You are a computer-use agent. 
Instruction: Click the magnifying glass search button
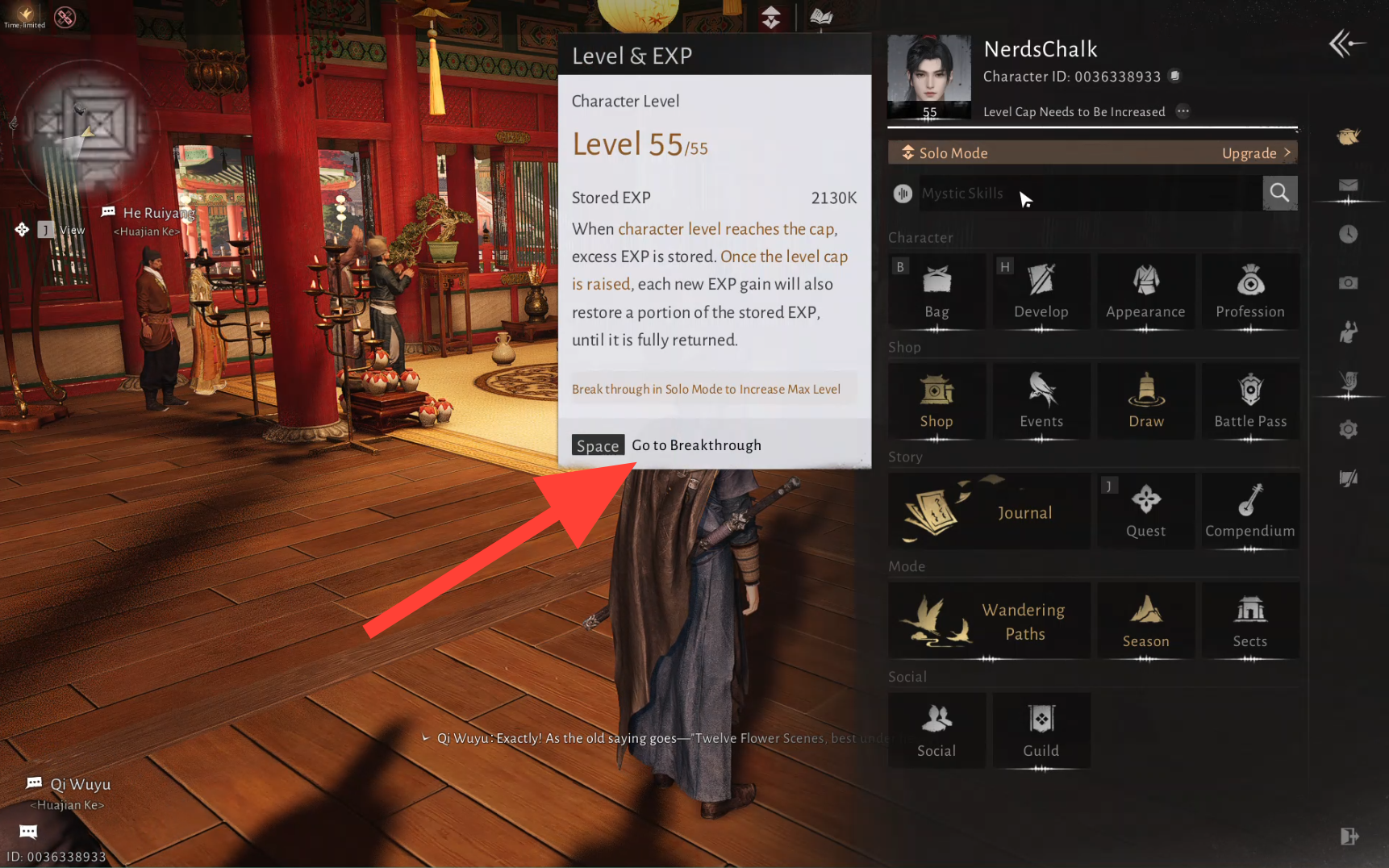(1279, 193)
